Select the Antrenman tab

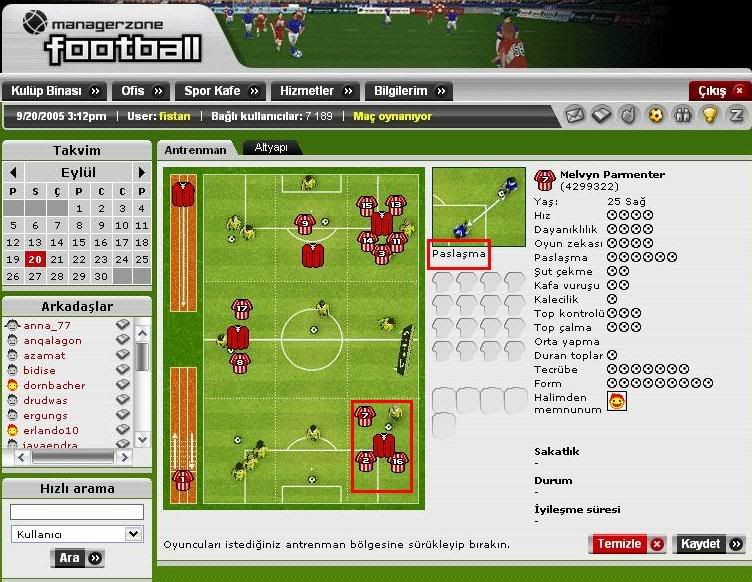pyautogui.click(x=195, y=149)
